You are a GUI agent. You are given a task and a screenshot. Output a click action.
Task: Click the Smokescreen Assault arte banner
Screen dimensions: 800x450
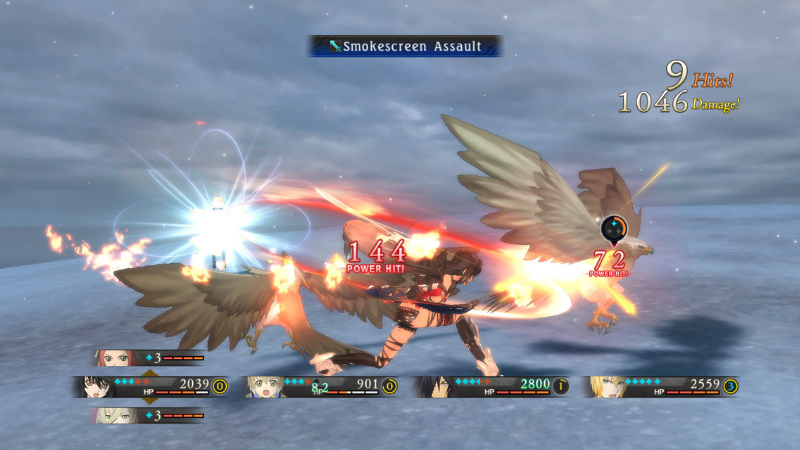(x=405, y=46)
